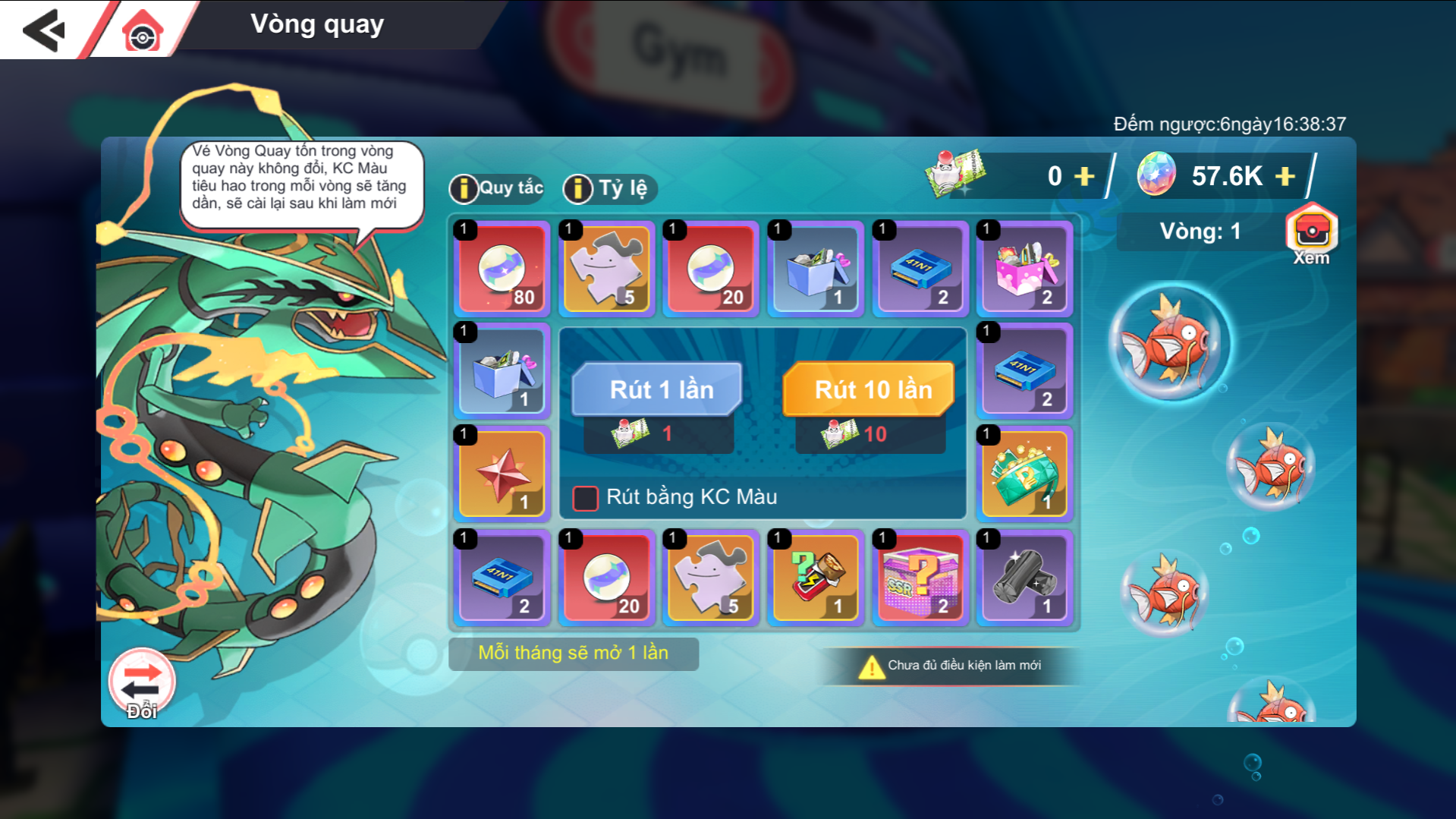Add more wheel tickets with plus
The height and width of the screenshot is (819, 1456).
point(1085,176)
